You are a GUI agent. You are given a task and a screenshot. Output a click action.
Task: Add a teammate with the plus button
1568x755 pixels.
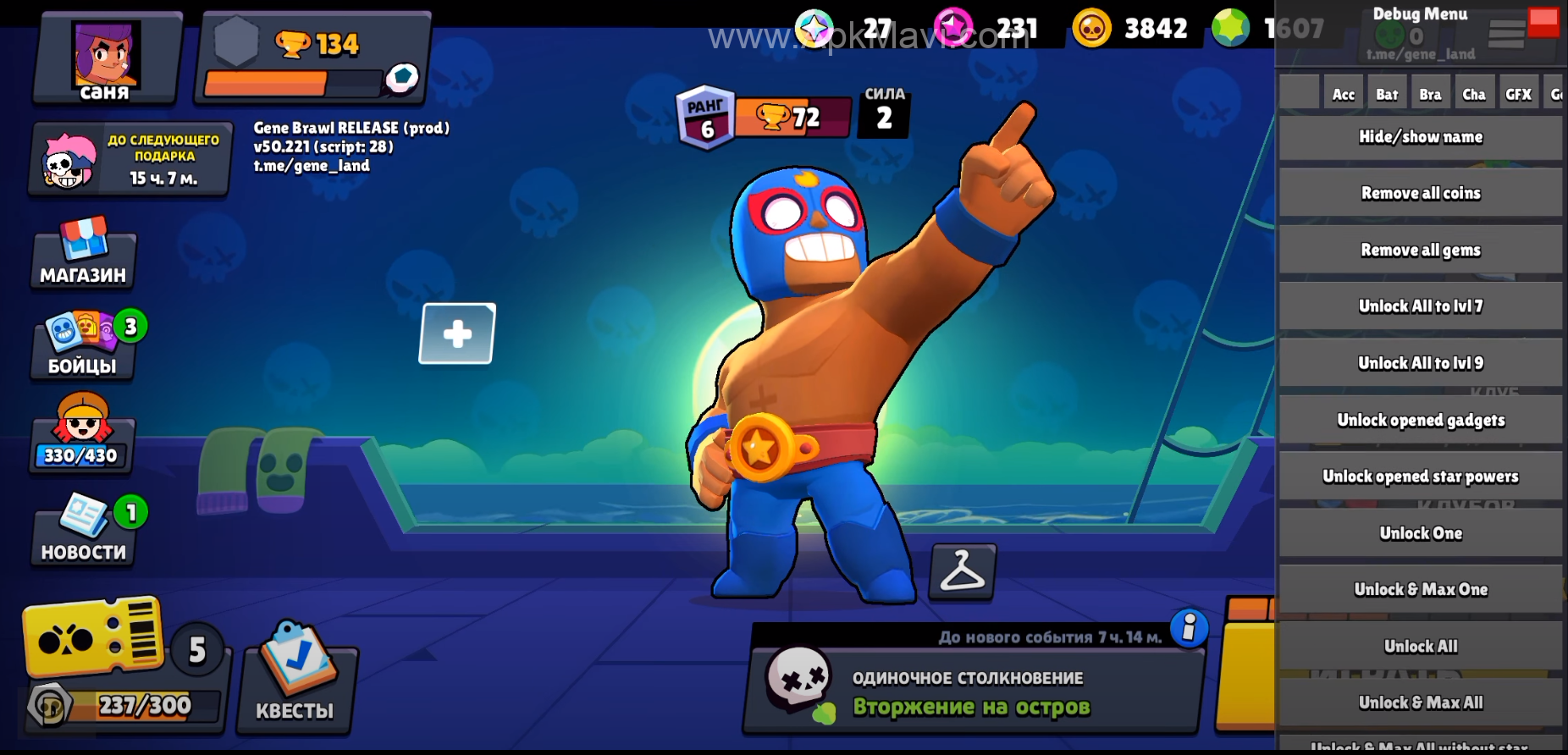457,333
